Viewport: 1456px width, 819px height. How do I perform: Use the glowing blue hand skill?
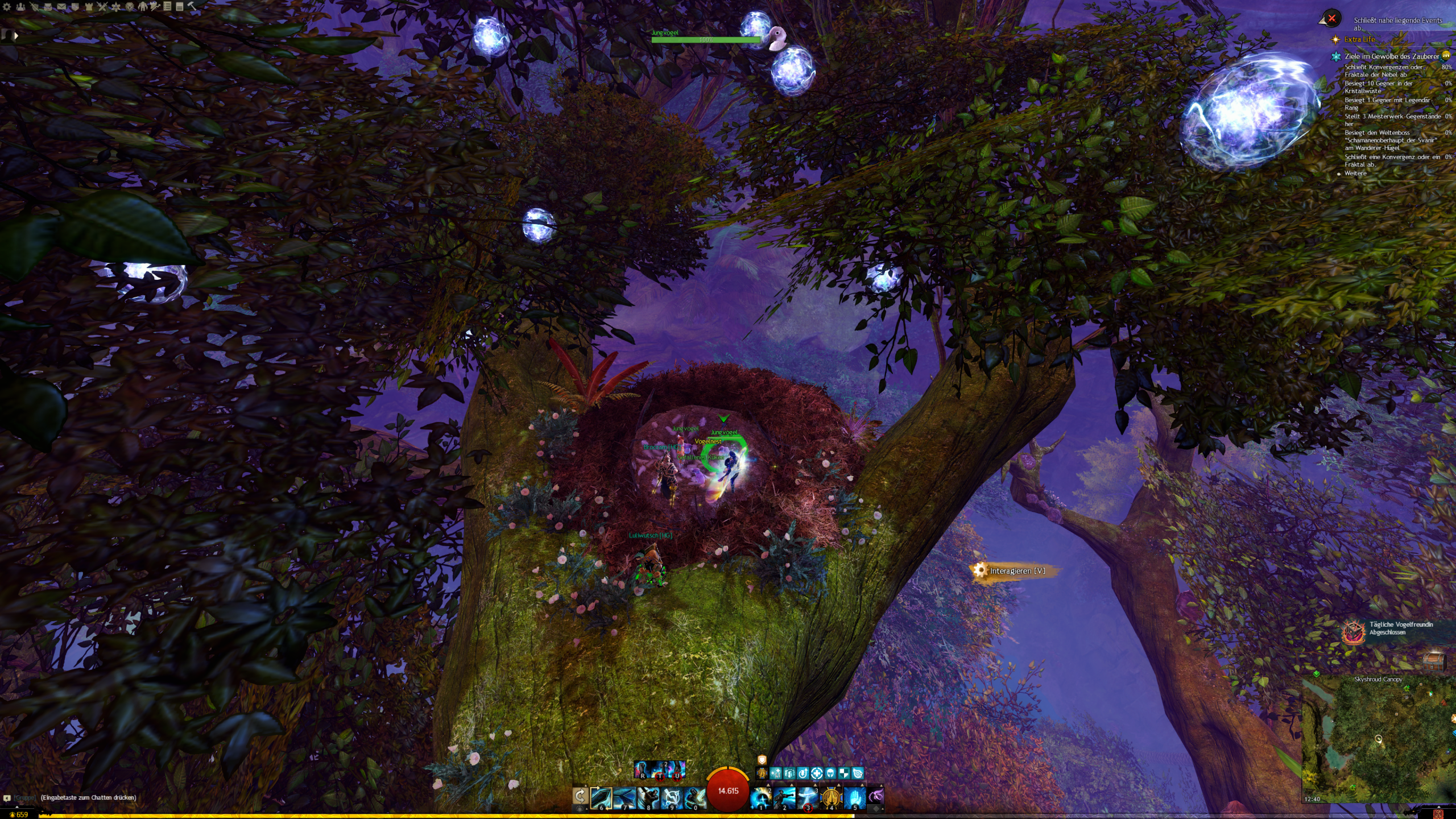click(854, 798)
